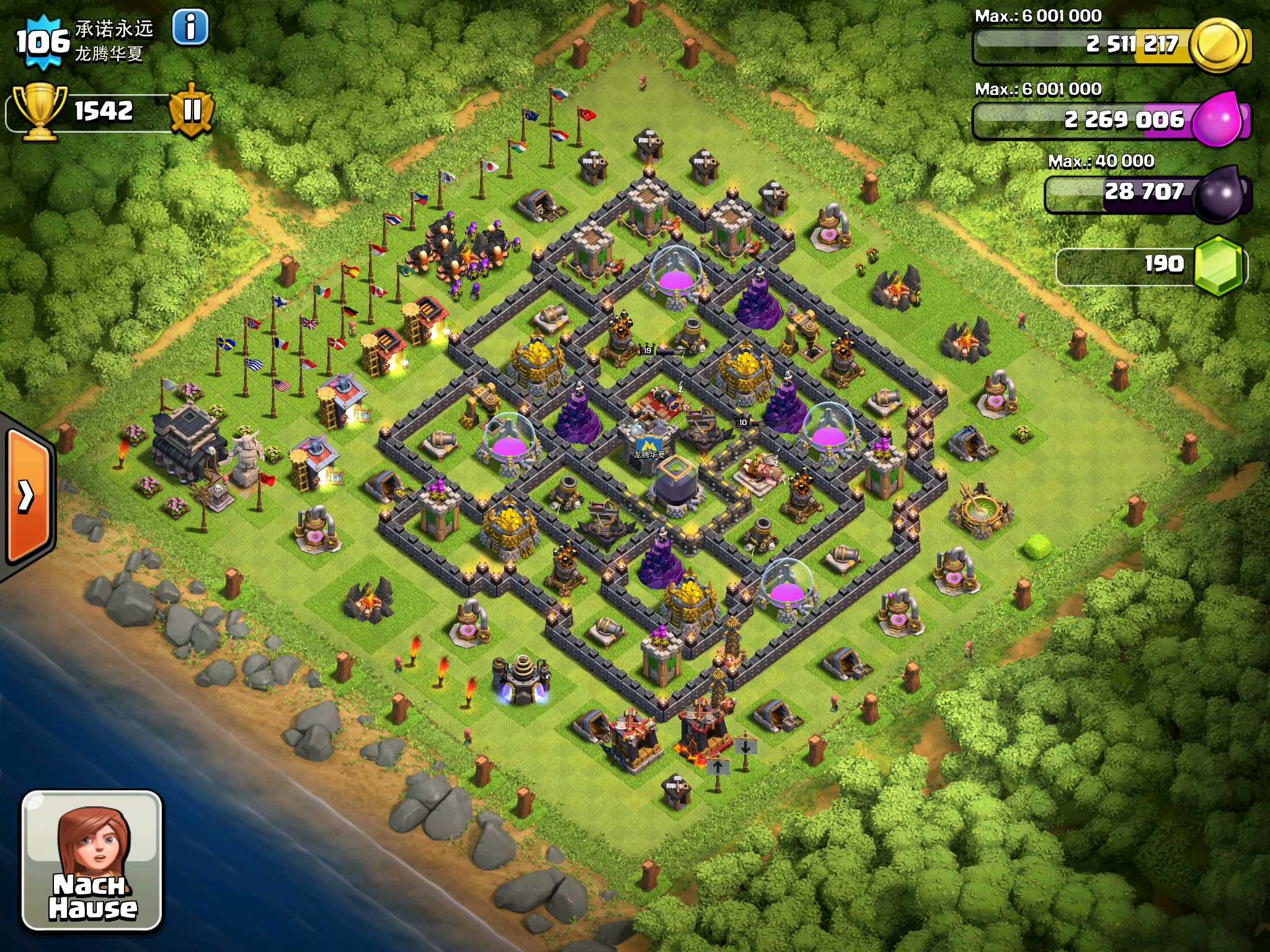Tap the level 106 experience badge
1270x952 pixels.
pos(42,42)
